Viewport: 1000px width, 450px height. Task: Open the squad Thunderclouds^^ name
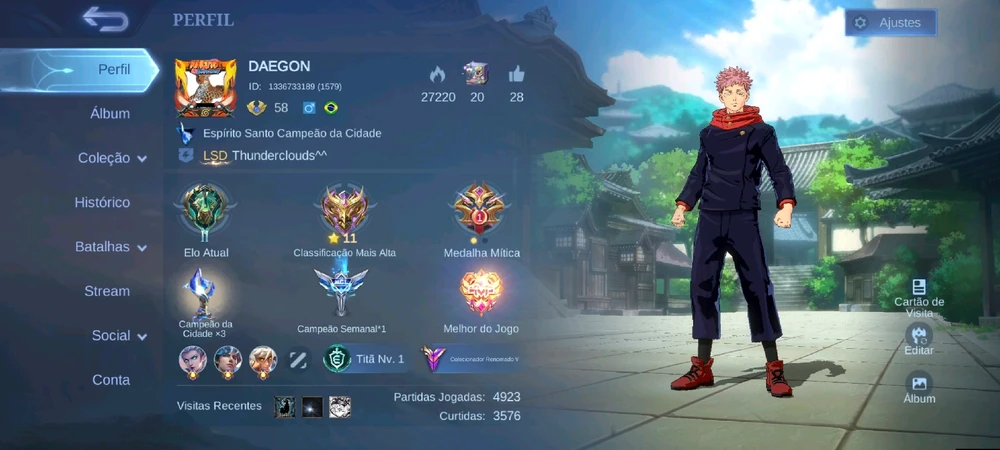(x=279, y=155)
